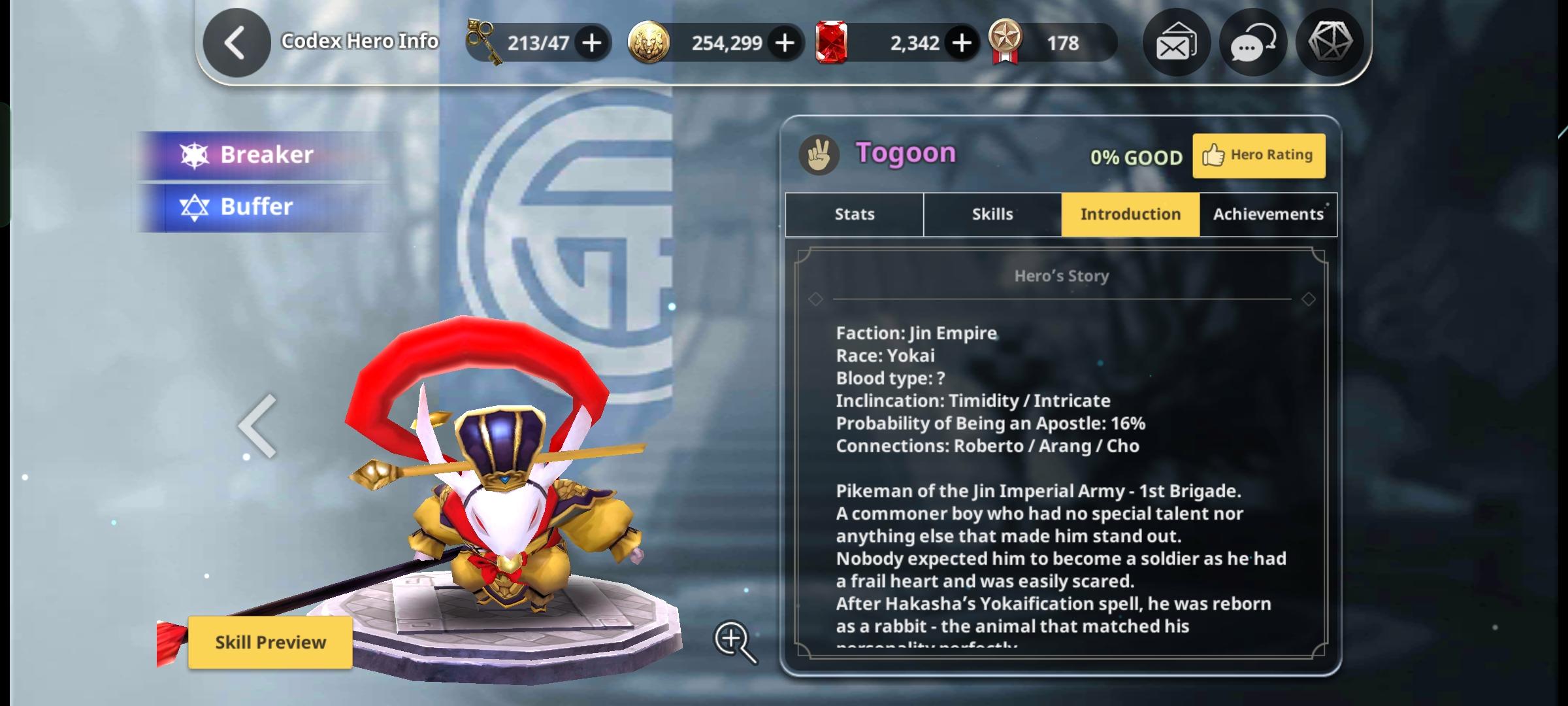This screenshot has height=706, width=1568.
Task: Open the chat messages icon
Action: pyautogui.click(x=1252, y=42)
